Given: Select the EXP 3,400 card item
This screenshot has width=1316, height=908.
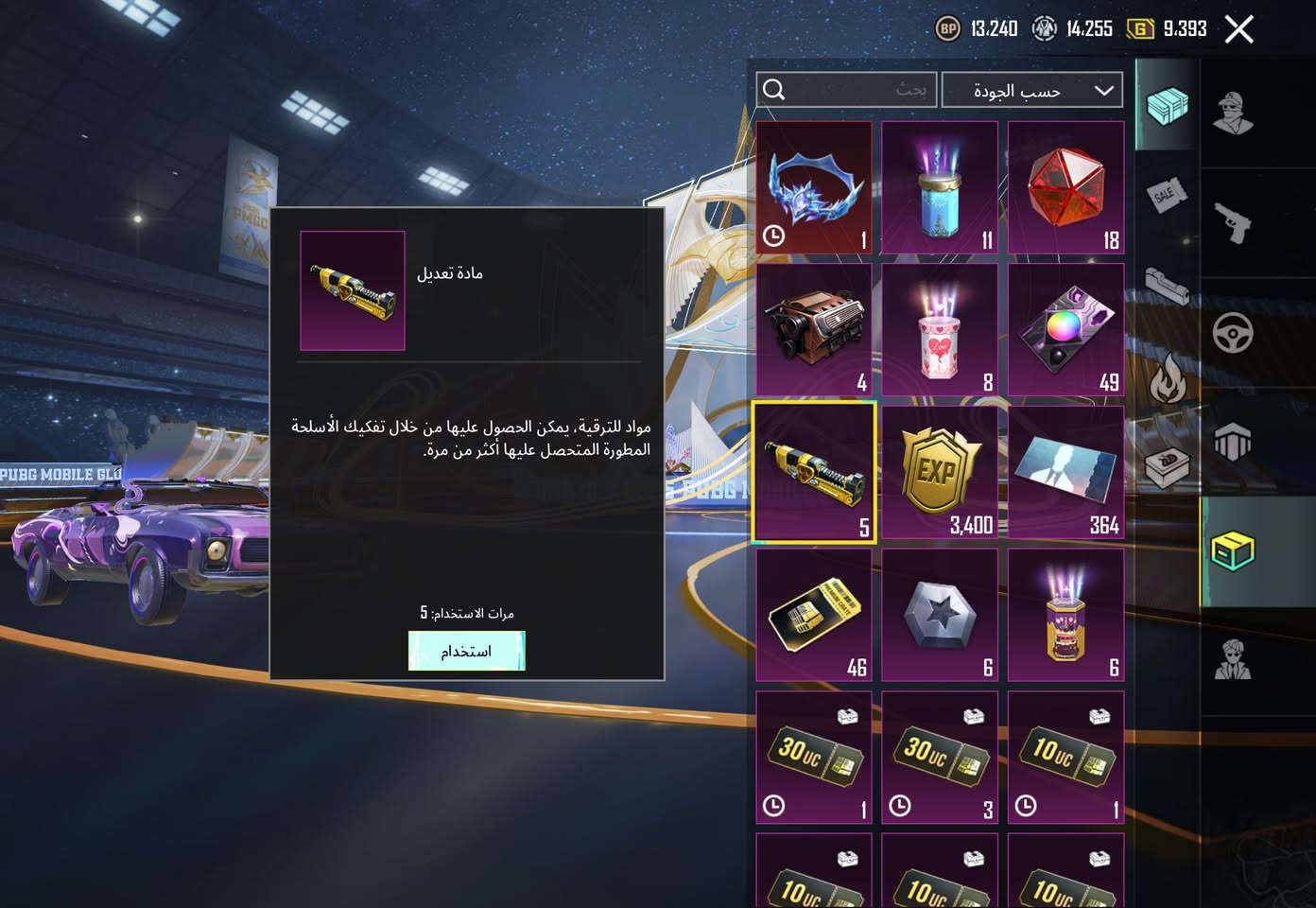Looking at the screenshot, I should (x=939, y=470).
